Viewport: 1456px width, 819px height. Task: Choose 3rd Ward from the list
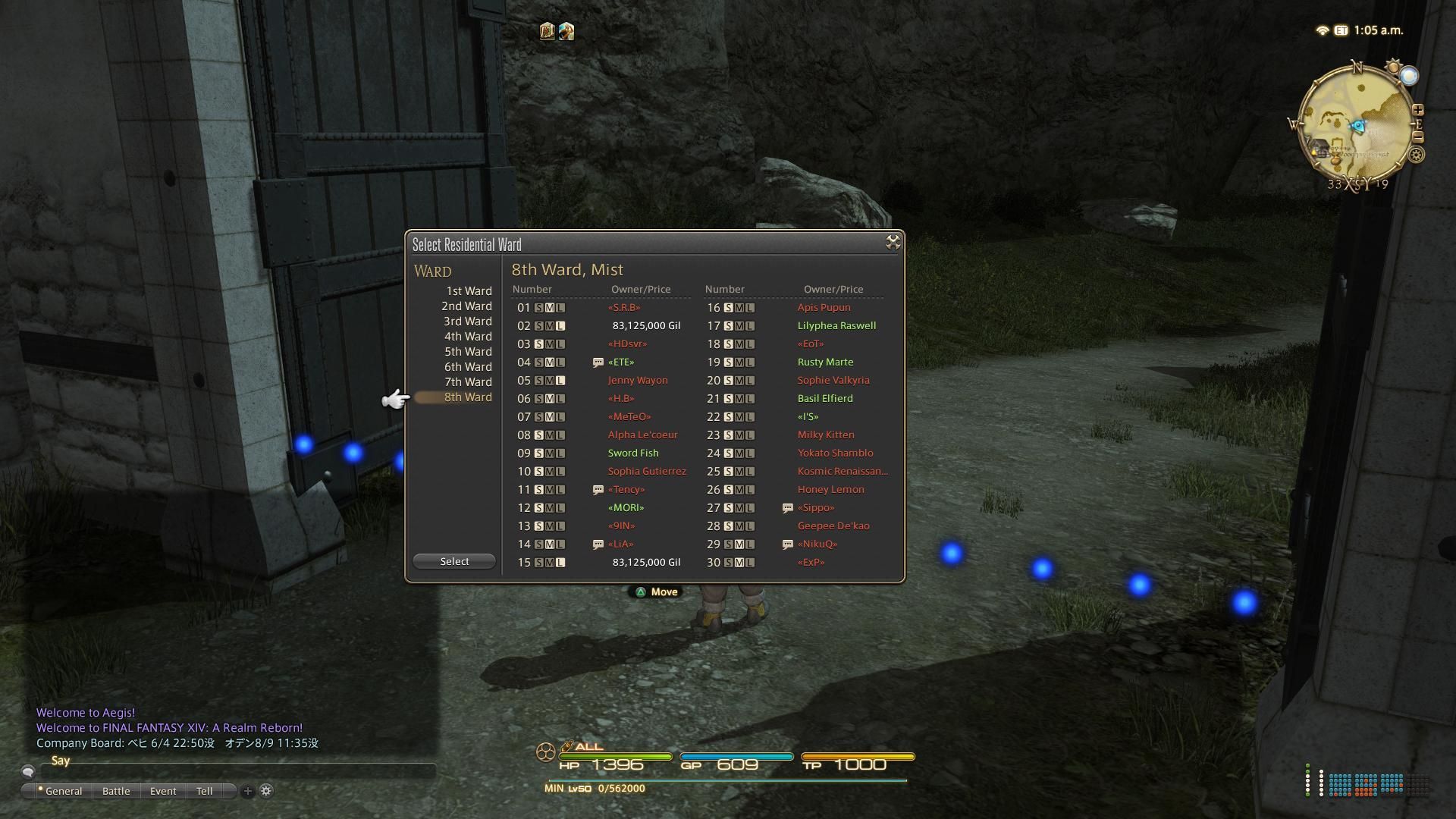[467, 322]
